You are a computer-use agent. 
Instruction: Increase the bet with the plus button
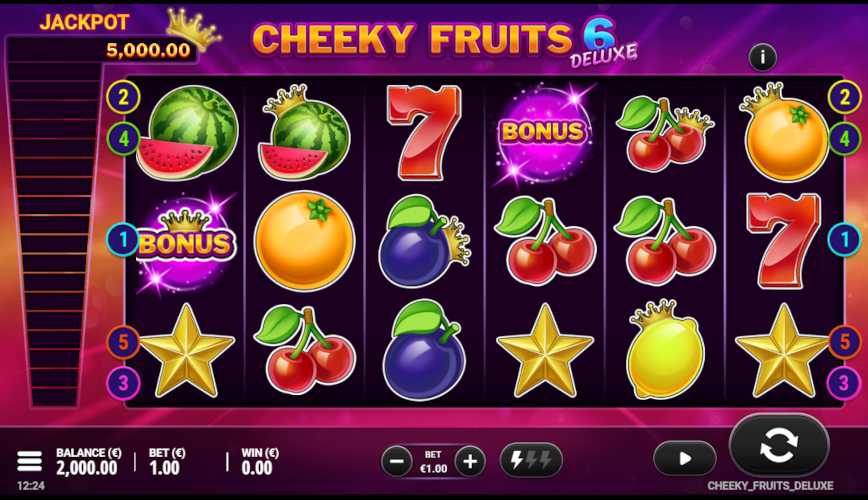pos(470,461)
